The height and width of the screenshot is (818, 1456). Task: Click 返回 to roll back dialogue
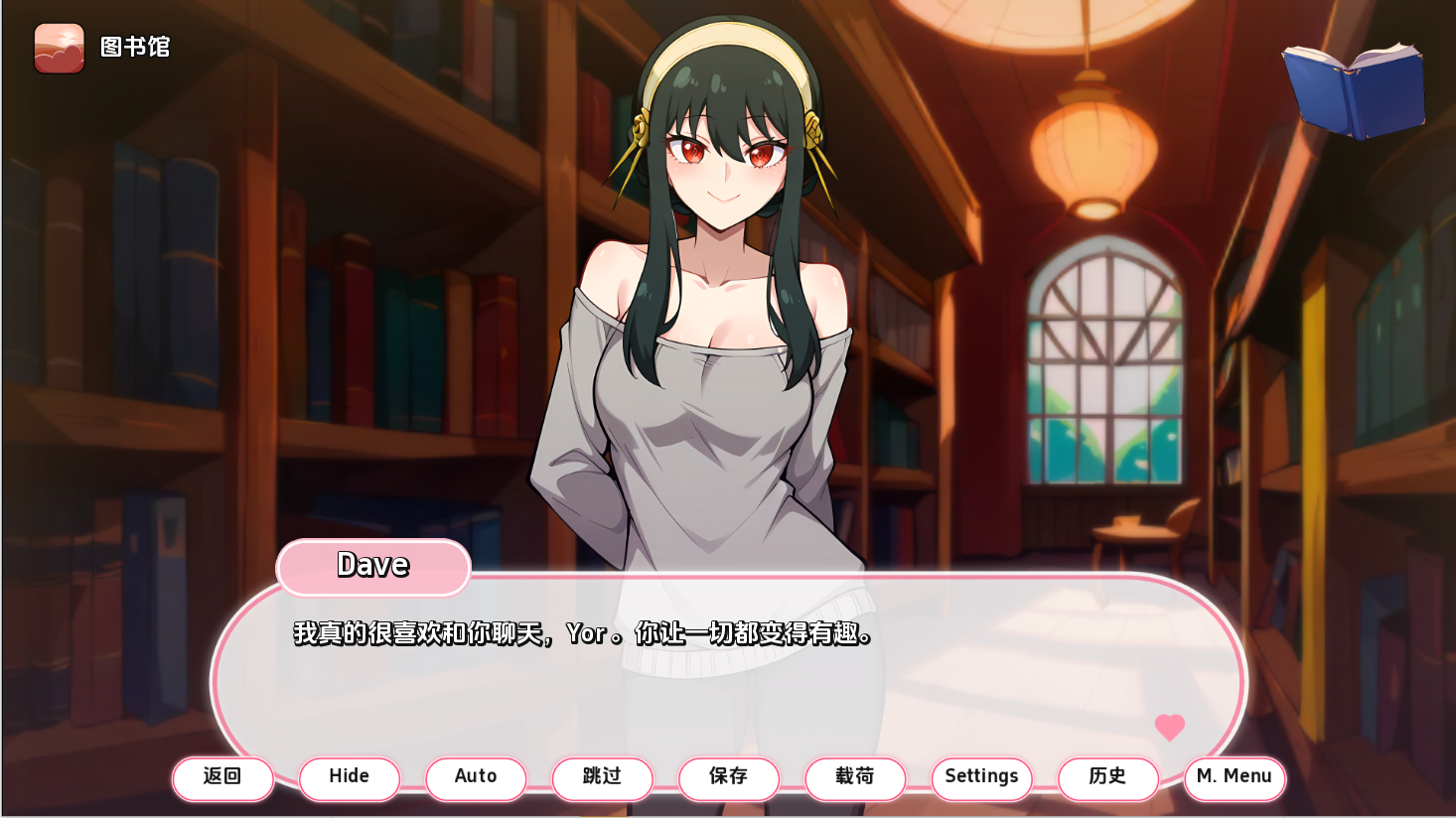222,778
